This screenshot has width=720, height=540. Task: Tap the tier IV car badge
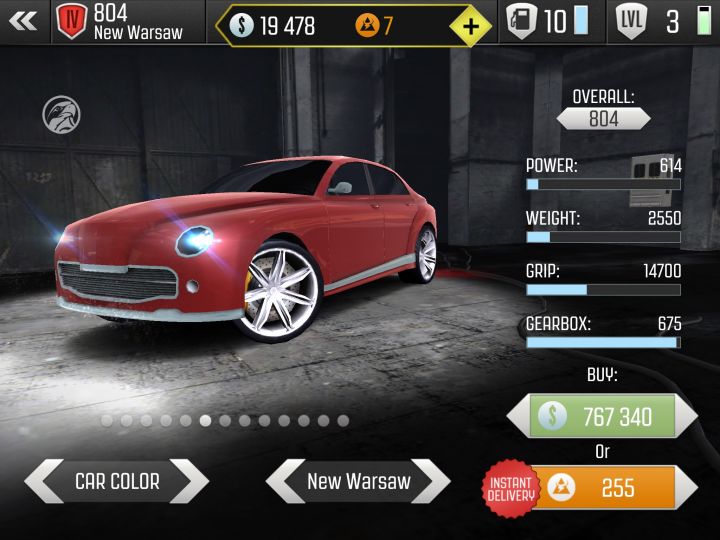point(72,21)
